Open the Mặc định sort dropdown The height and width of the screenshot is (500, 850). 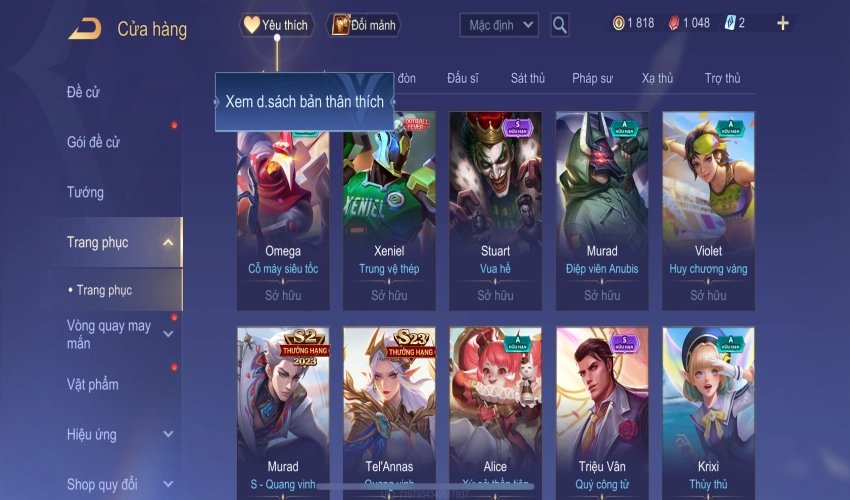(499, 25)
